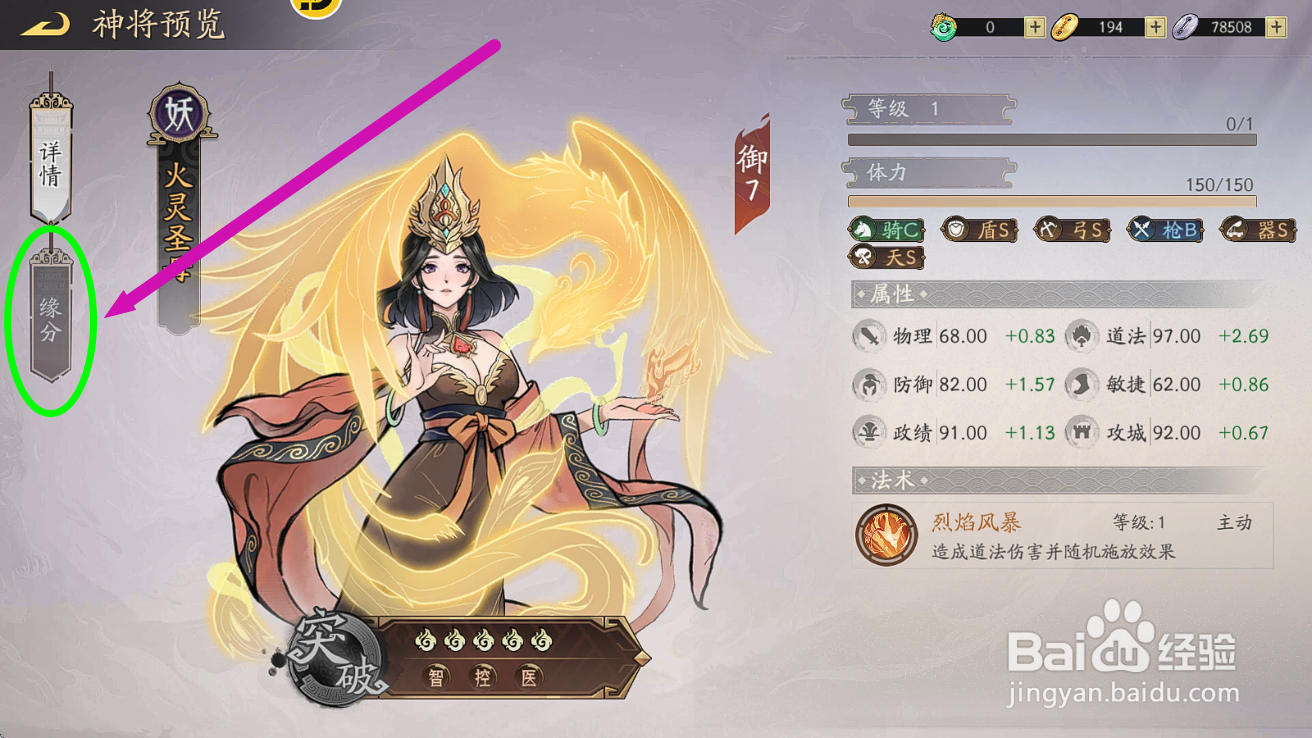Click the 体力 stamina progress bar

point(1053,201)
